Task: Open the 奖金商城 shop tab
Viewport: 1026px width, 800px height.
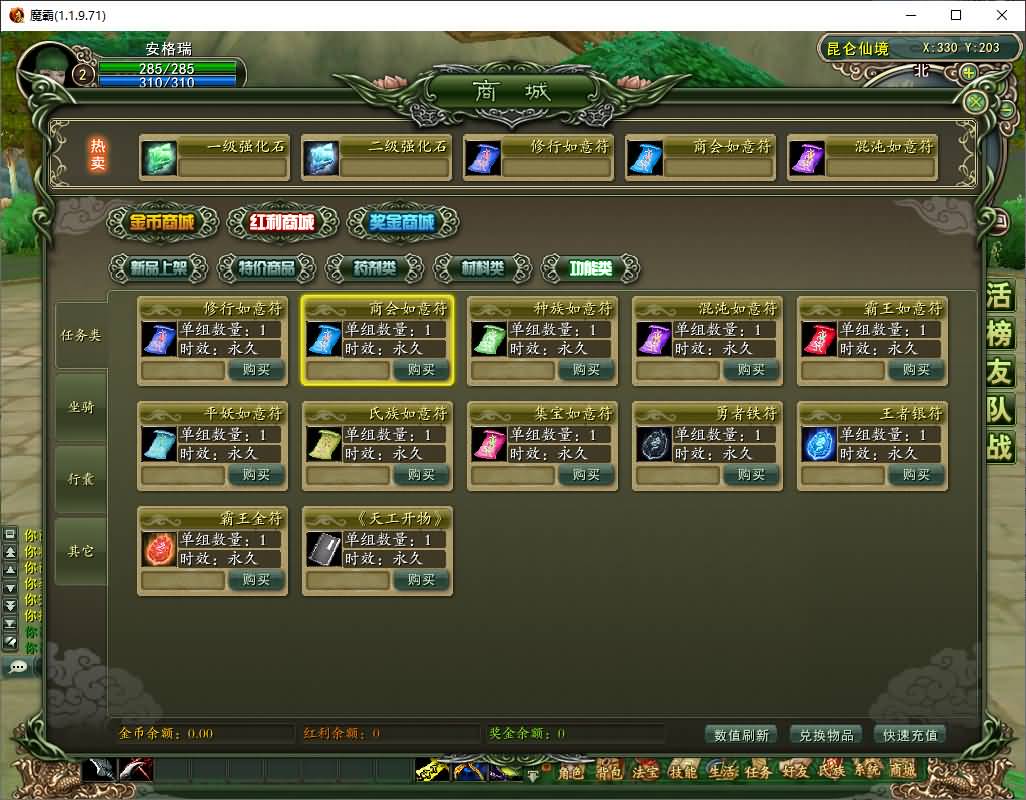Action: pos(402,222)
